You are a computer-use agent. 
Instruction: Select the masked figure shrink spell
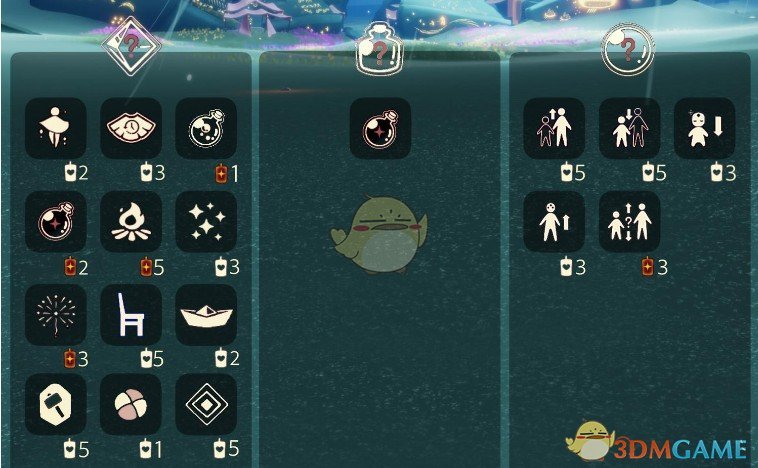click(x=704, y=128)
